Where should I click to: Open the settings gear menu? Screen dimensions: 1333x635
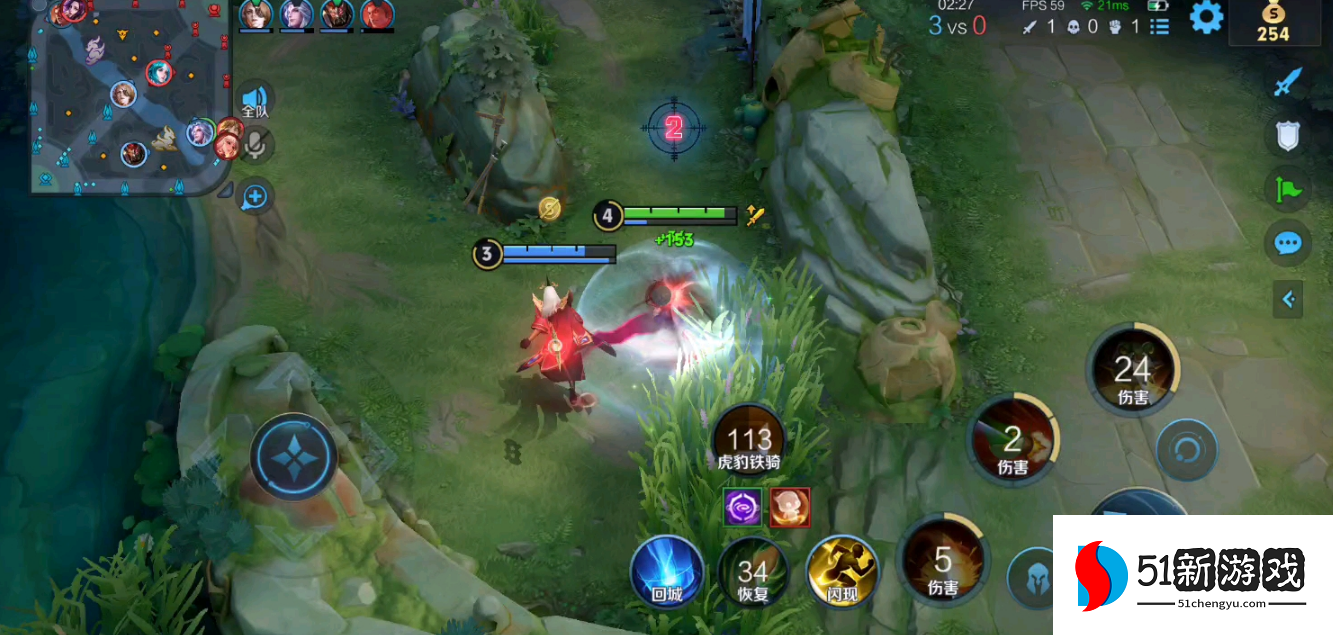click(1206, 18)
